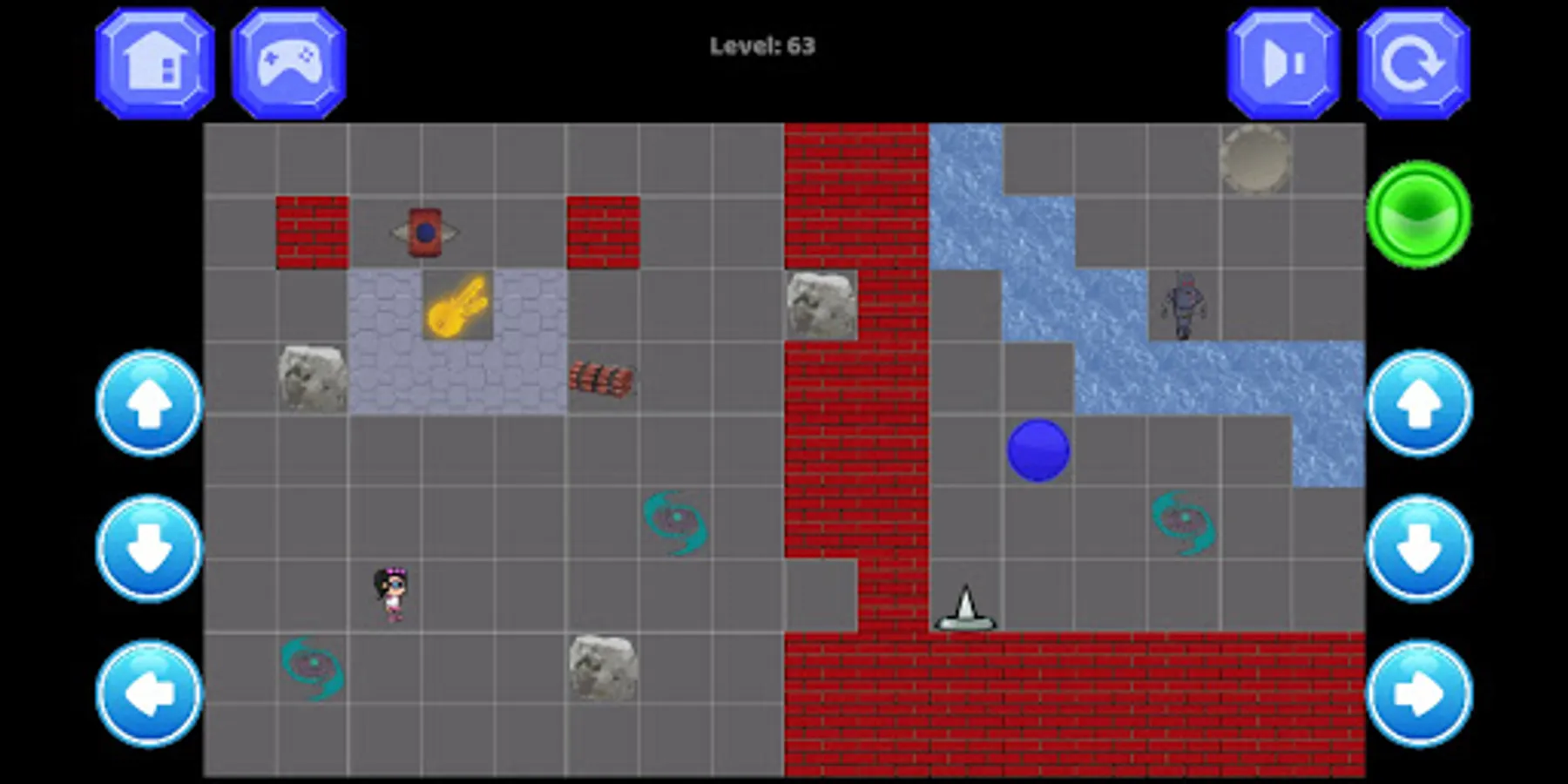Restart level 63
This screenshot has height=784, width=1568.
coord(1413,61)
